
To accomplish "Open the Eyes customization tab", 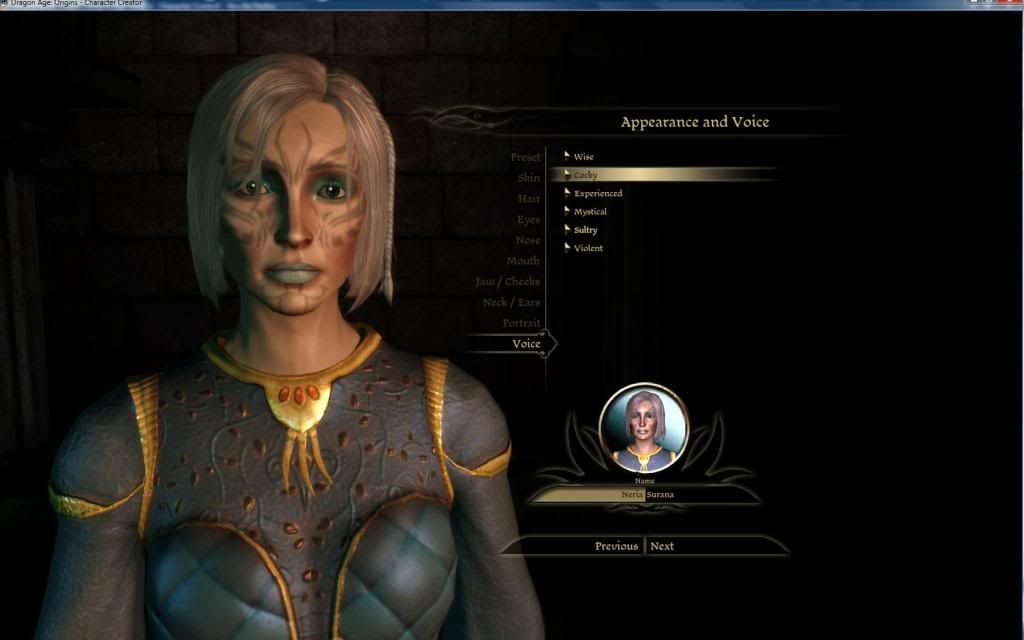I will click(528, 219).
